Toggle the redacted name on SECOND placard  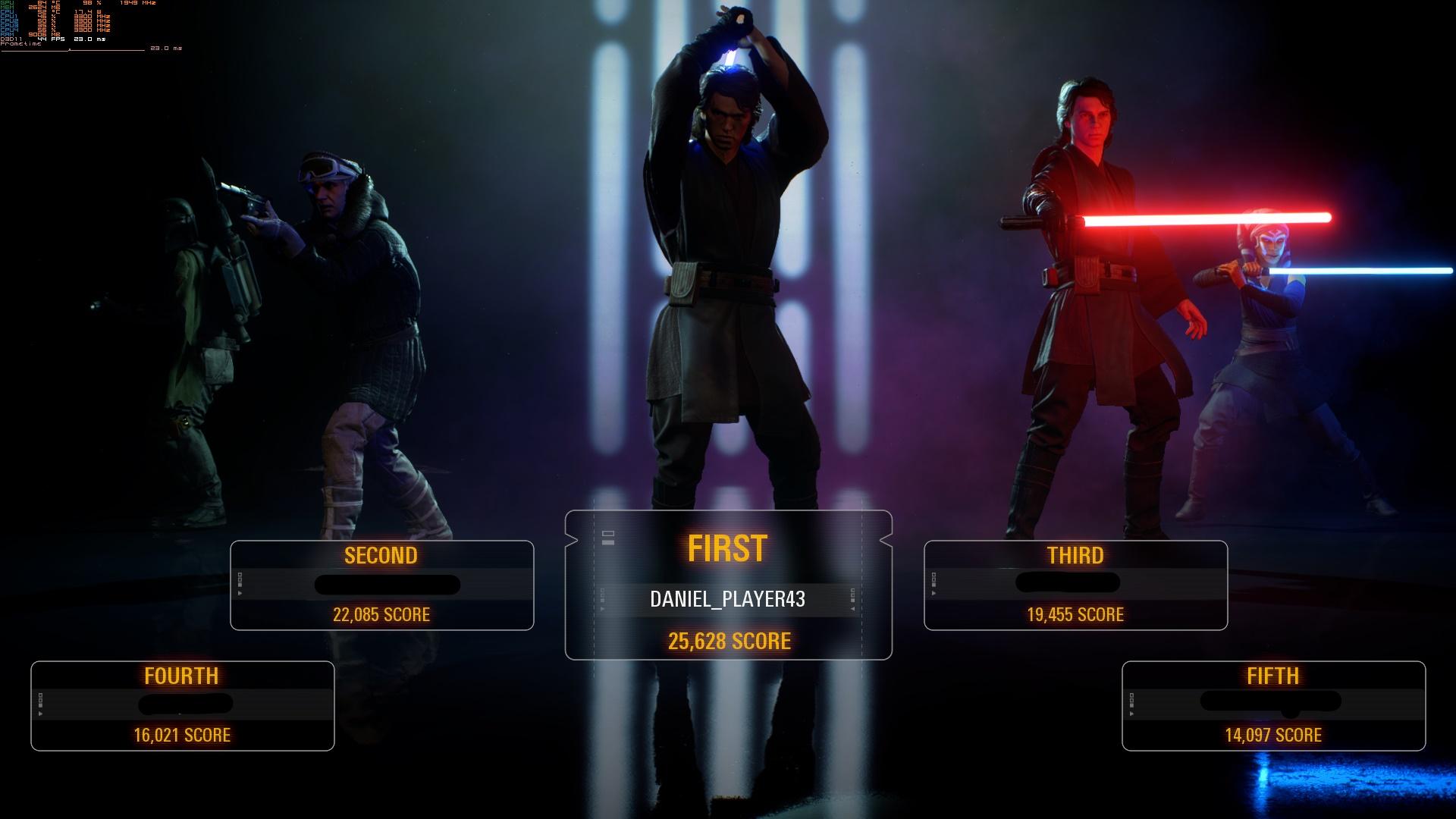point(387,585)
